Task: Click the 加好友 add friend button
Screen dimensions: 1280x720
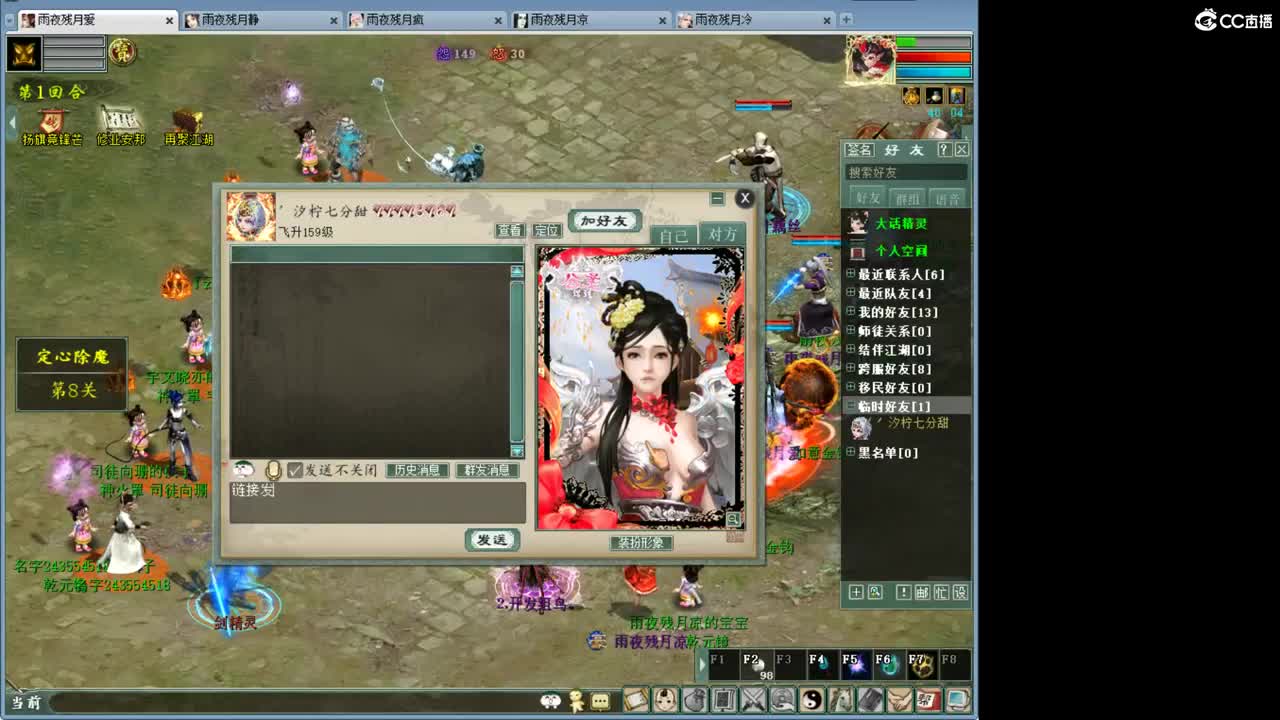Action: (605, 219)
